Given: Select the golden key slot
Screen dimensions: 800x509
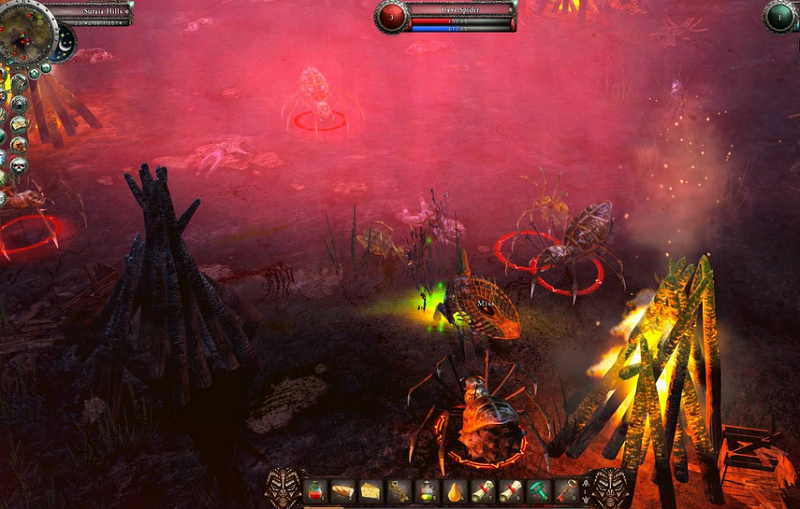Looking at the screenshot, I should click(x=399, y=492).
